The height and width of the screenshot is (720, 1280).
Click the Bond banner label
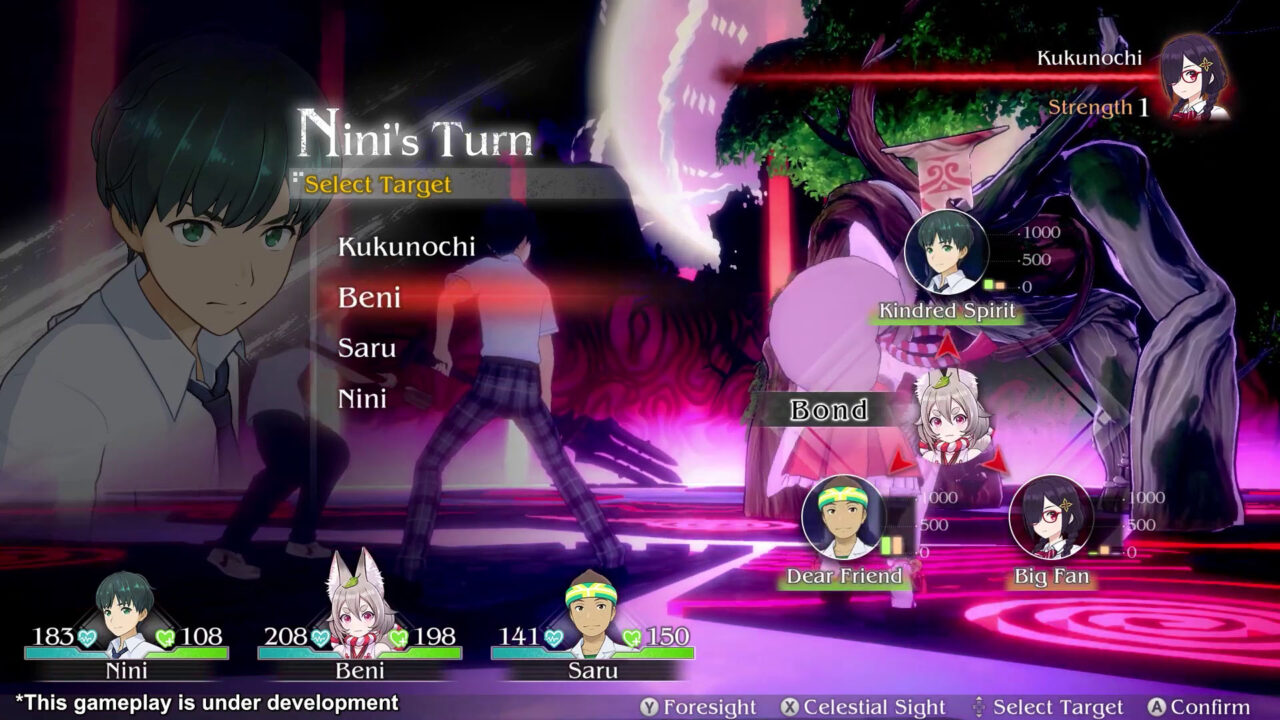[828, 410]
